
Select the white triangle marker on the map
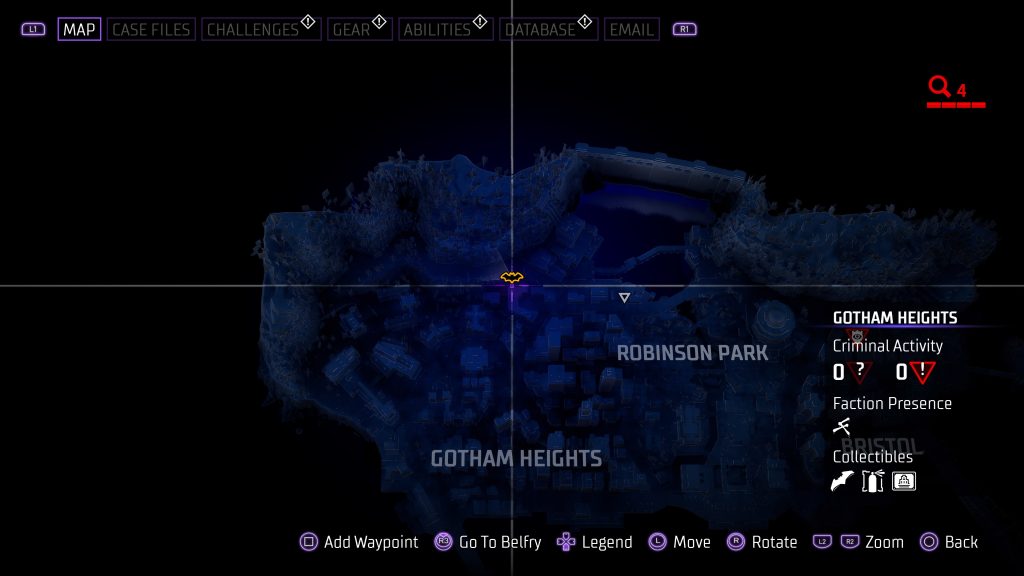(624, 297)
